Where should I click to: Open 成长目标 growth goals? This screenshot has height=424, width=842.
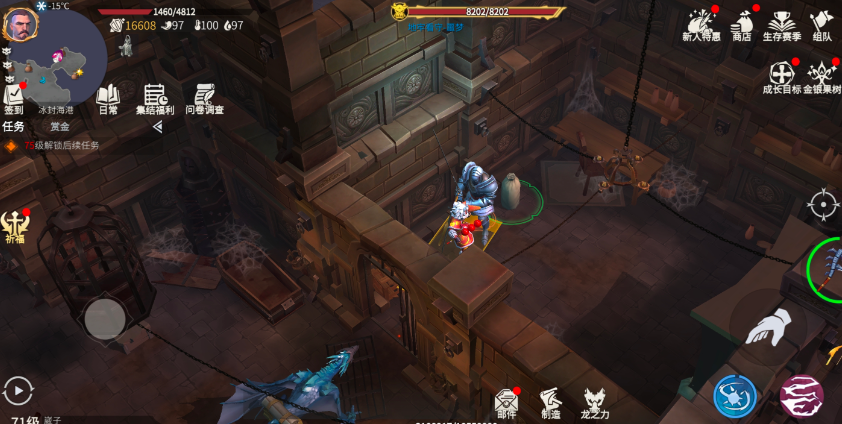(781, 76)
